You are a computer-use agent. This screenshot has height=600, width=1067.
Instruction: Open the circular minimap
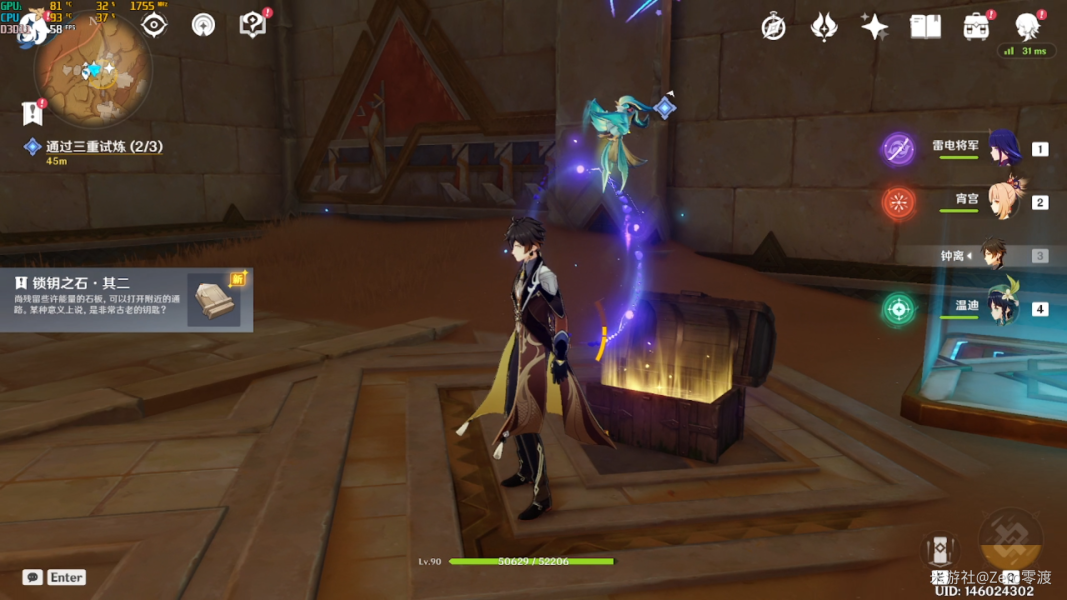[x=92, y=72]
